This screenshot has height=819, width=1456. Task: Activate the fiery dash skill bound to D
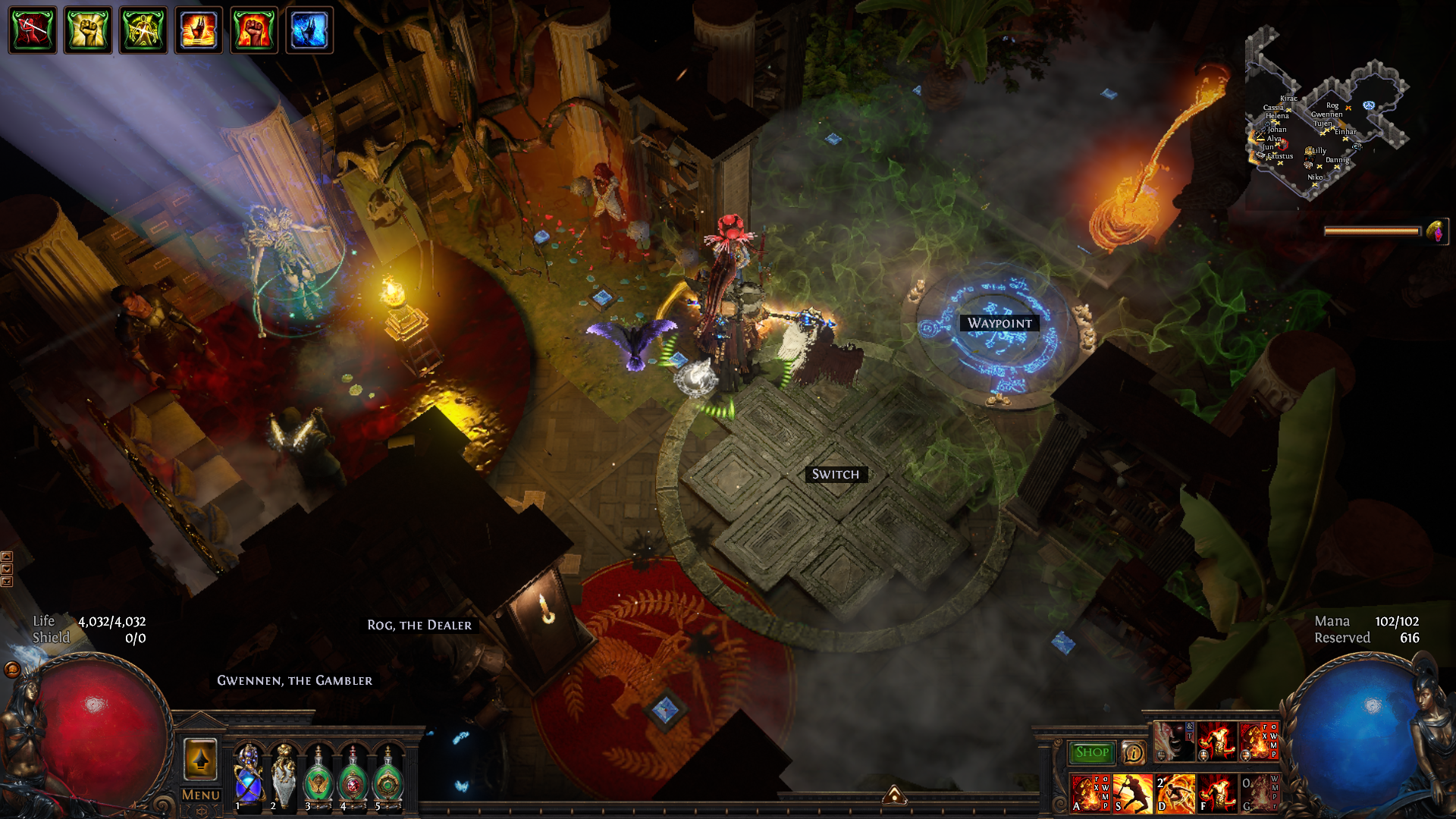1175,794
